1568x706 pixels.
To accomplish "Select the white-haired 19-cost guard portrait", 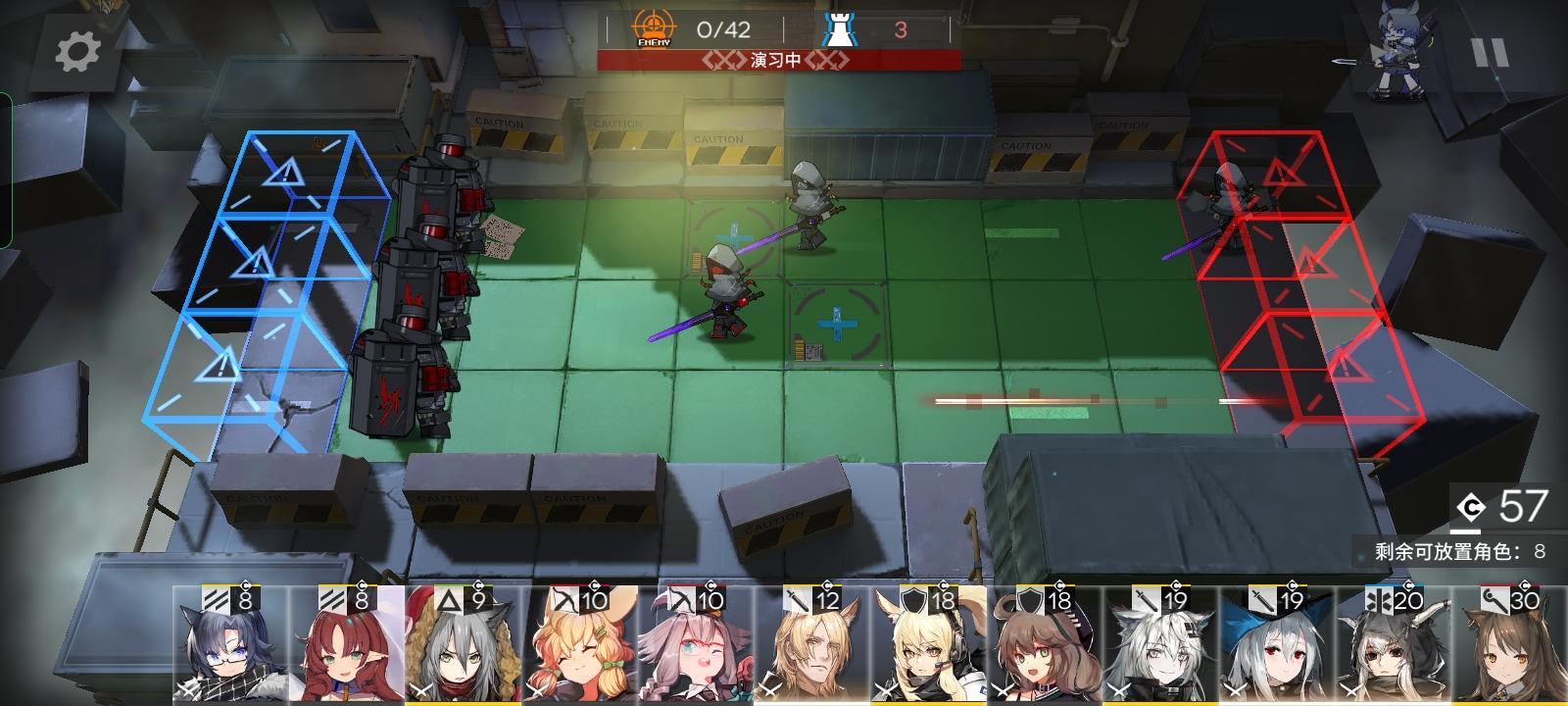I will (1161, 652).
